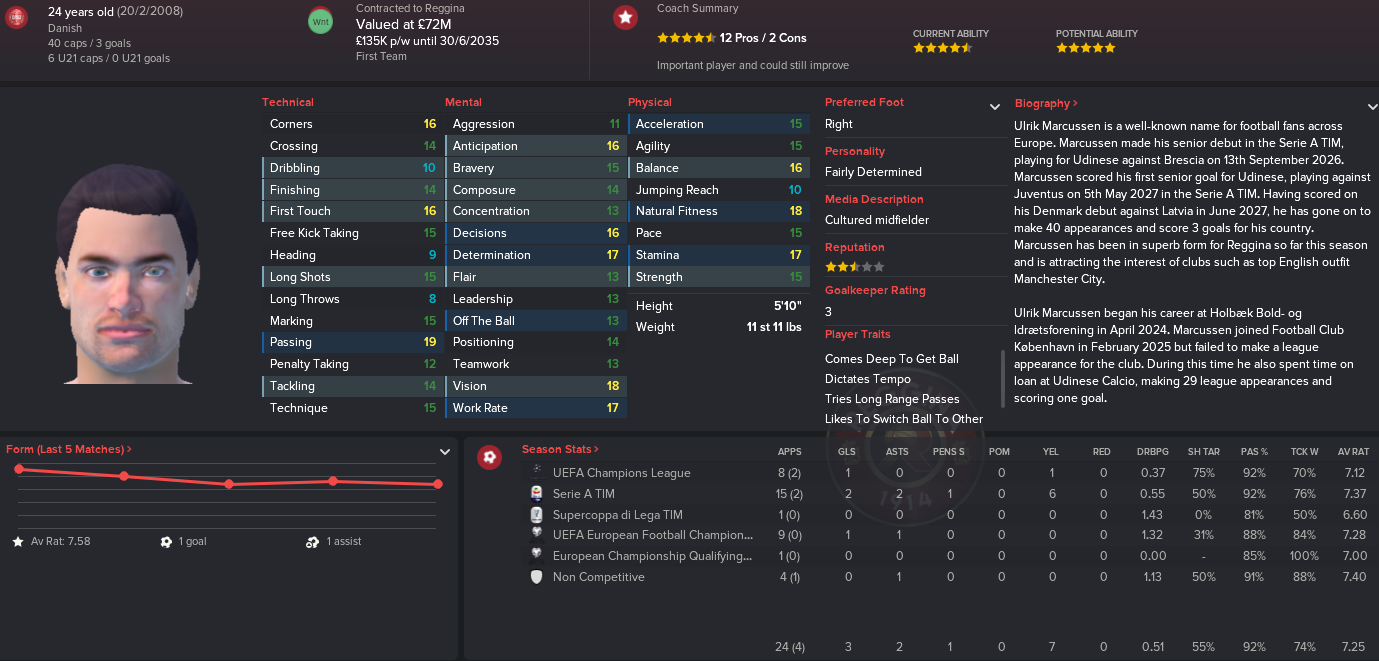This screenshot has width=1379, height=661.
Task: Select the UEFA Champions League stats row
Action: pyautogui.click(x=621, y=473)
